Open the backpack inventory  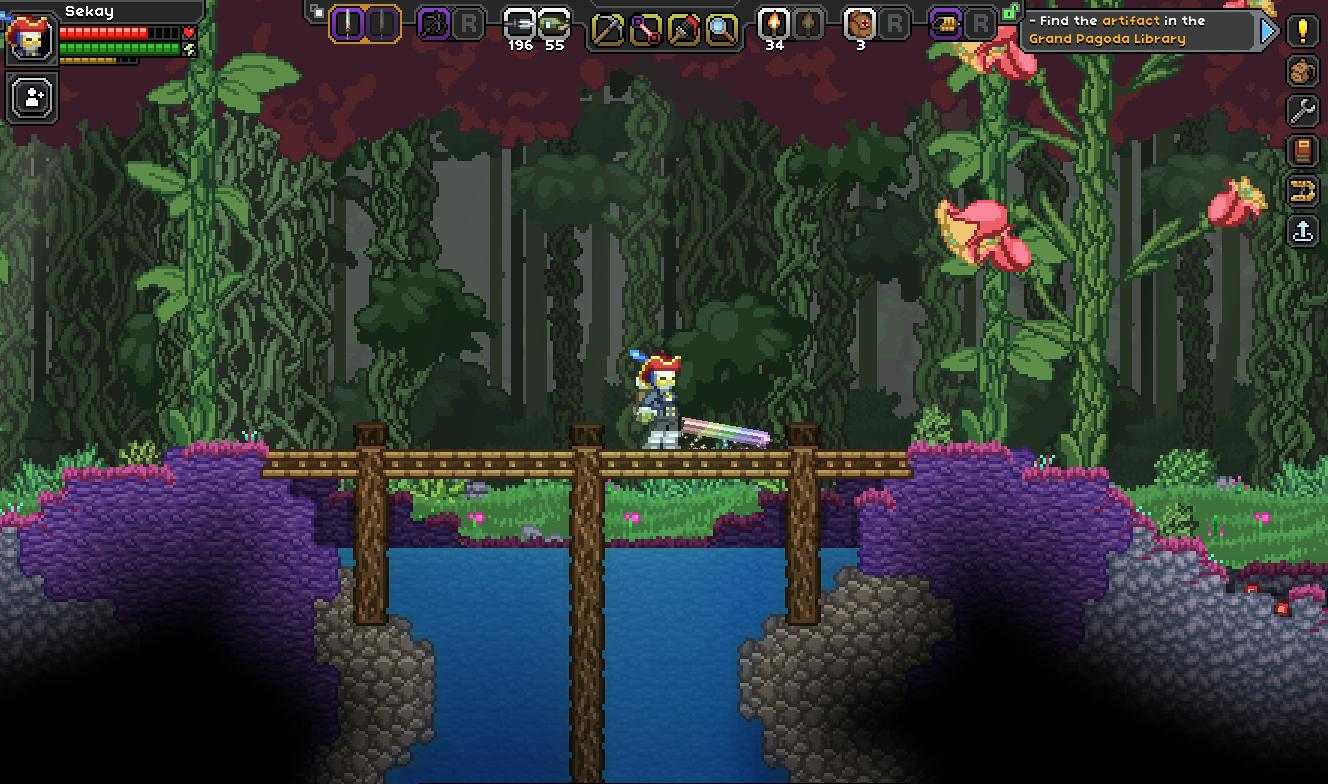point(1302,71)
